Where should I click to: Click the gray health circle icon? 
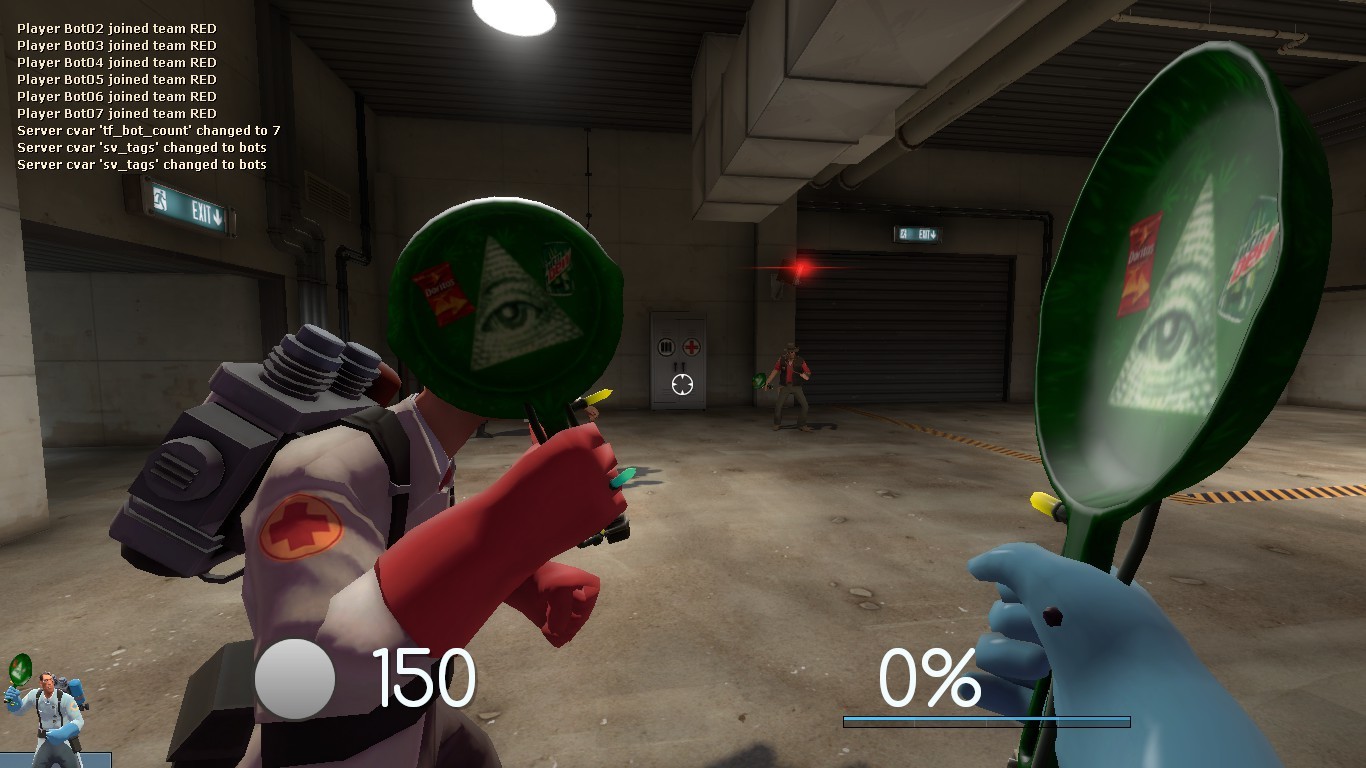[296, 680]
